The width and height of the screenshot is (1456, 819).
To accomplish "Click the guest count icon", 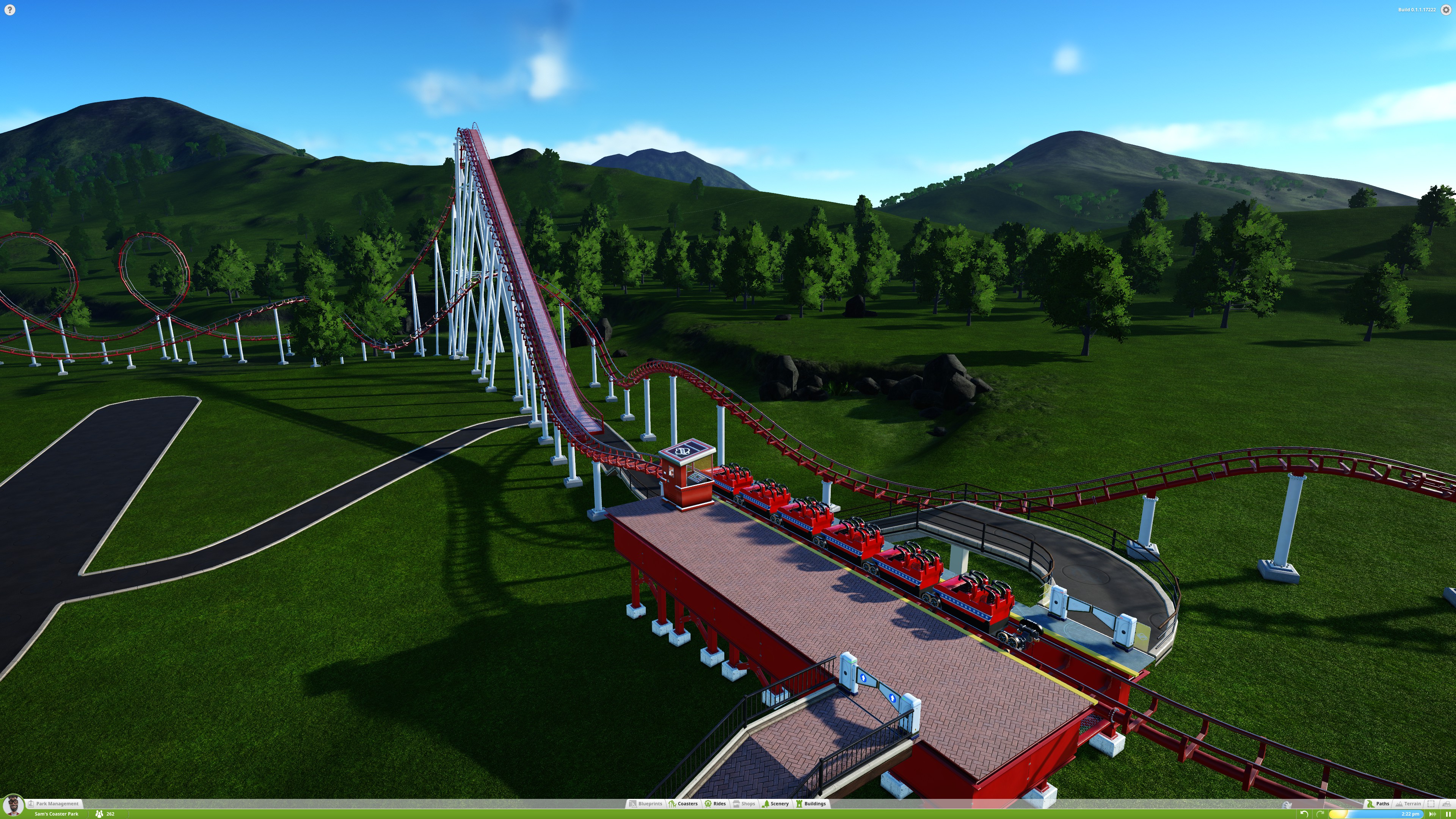I will tap(99, 814).
